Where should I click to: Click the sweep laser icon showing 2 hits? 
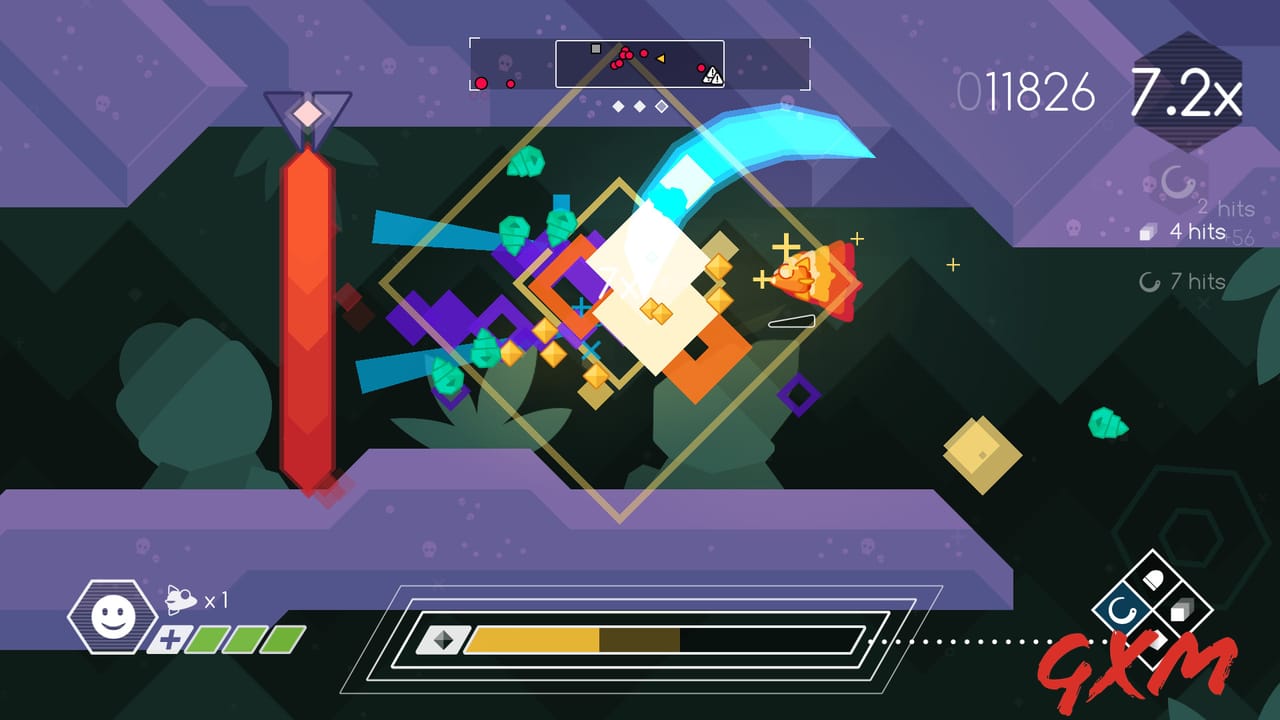(1175, 183)
